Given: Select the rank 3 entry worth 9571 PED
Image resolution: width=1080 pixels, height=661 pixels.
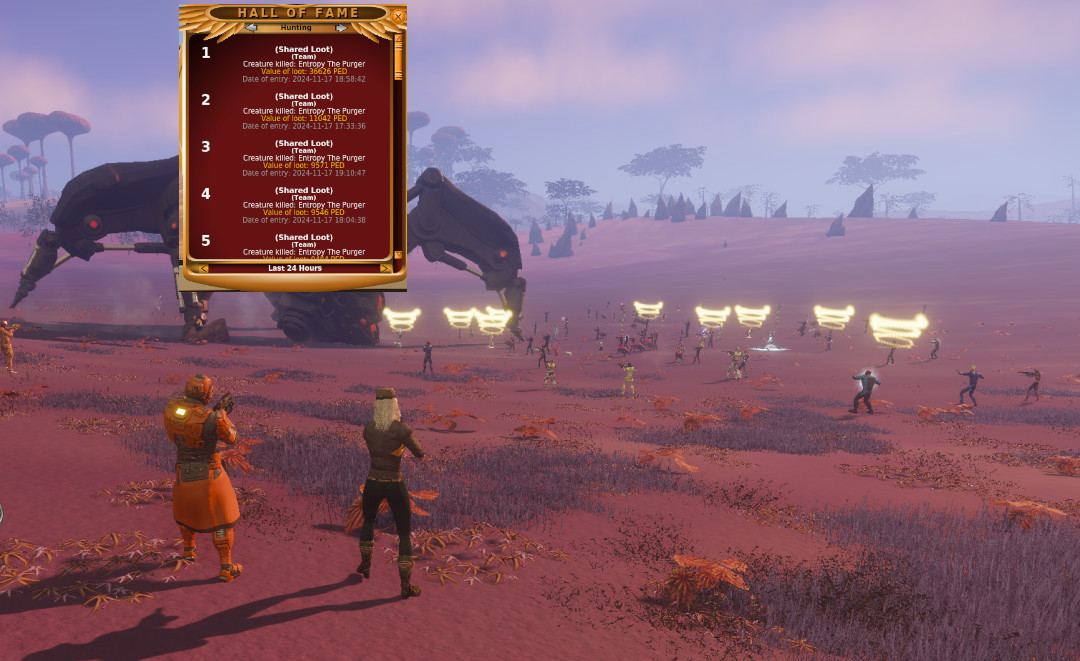Looking at the screenshot, I should (x=303, y=158).
